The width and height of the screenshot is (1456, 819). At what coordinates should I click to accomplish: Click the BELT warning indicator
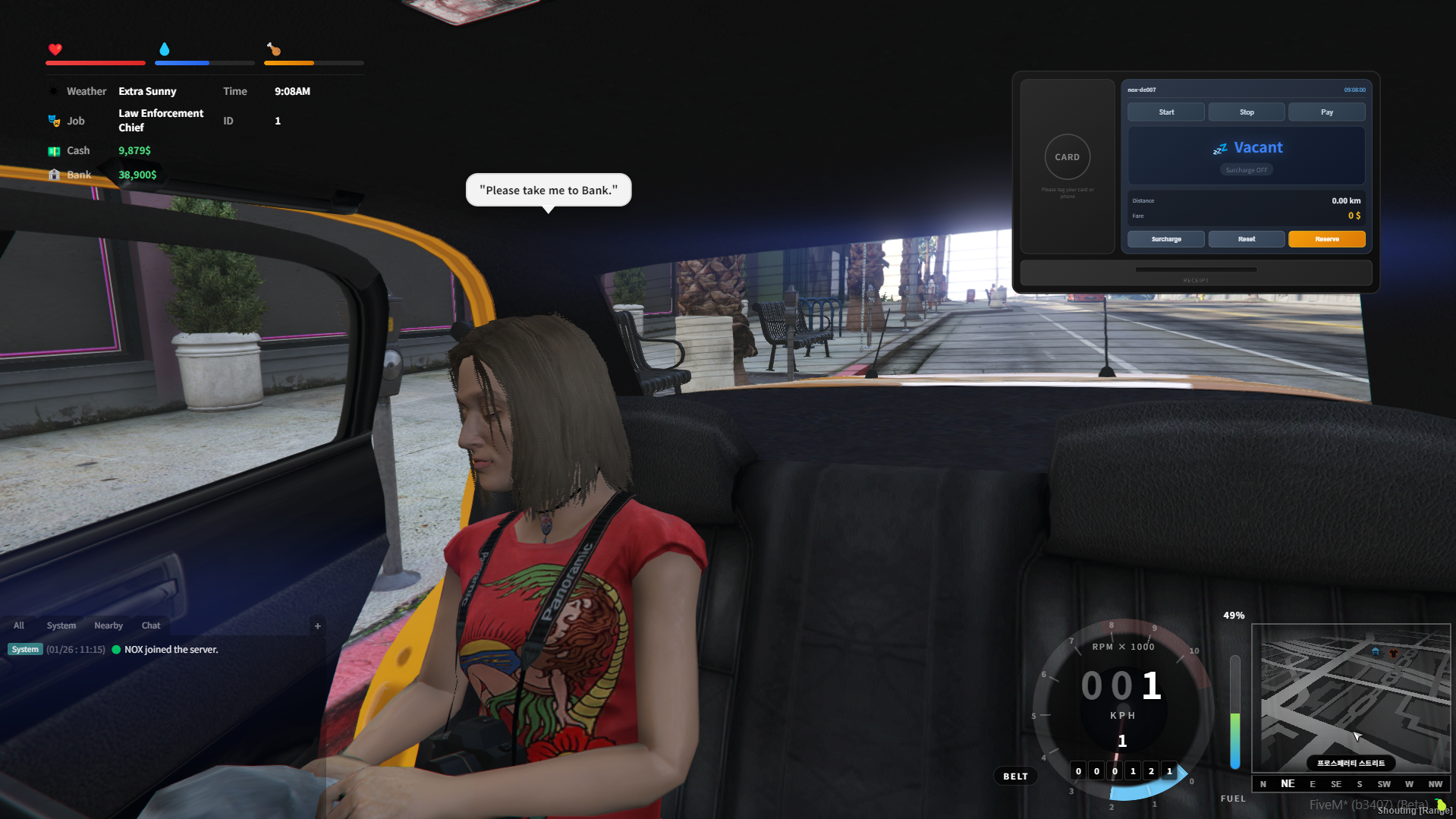[1015, 775]
